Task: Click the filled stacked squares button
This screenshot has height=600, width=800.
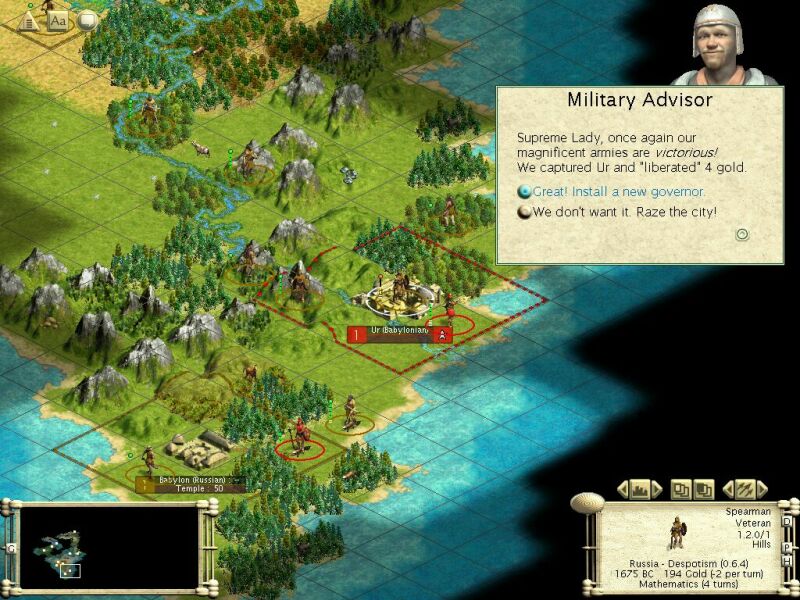Action: point(704,489)
